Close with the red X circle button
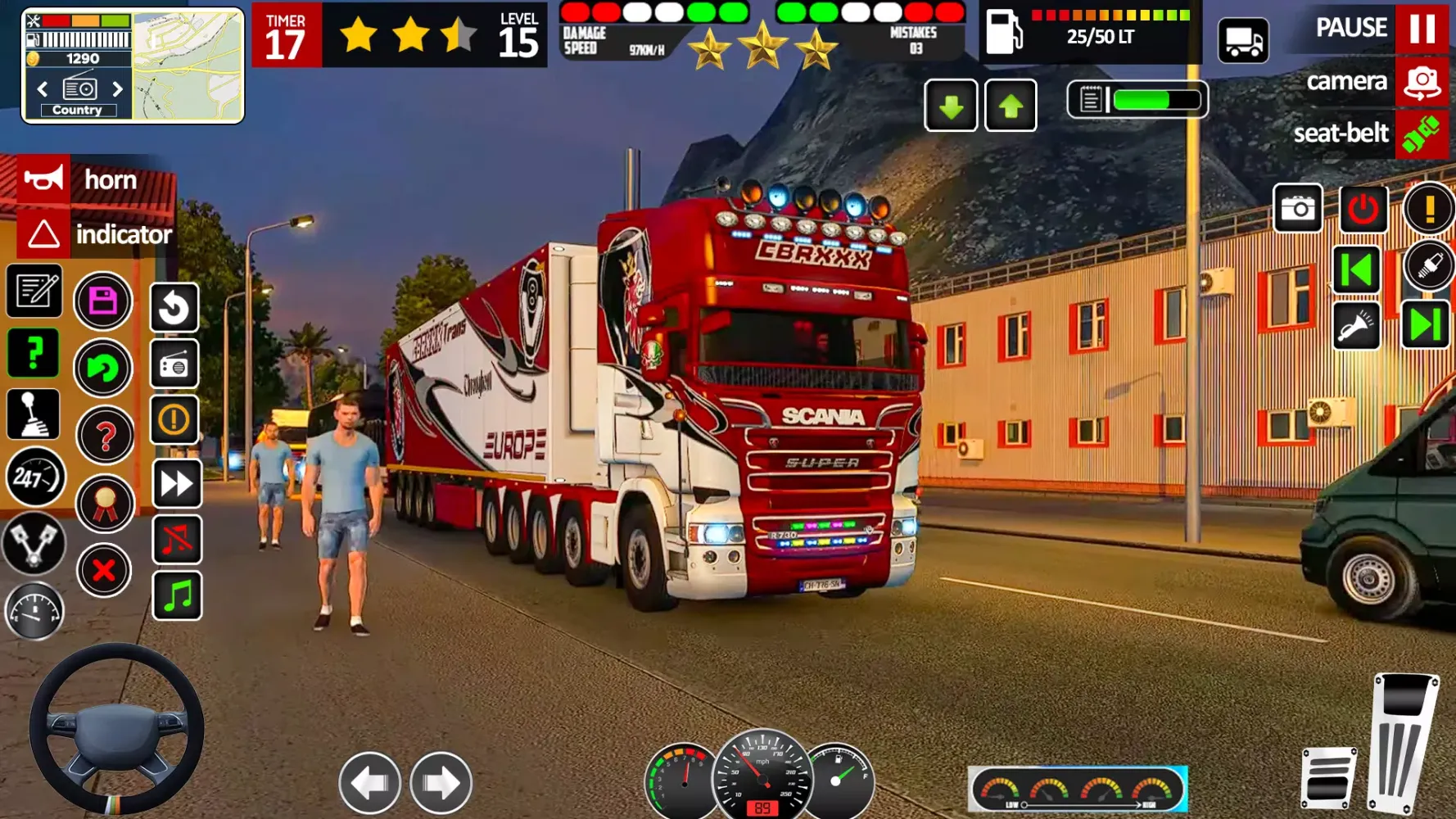Viewport: 1456px width, 819px height. pos(104,570)
